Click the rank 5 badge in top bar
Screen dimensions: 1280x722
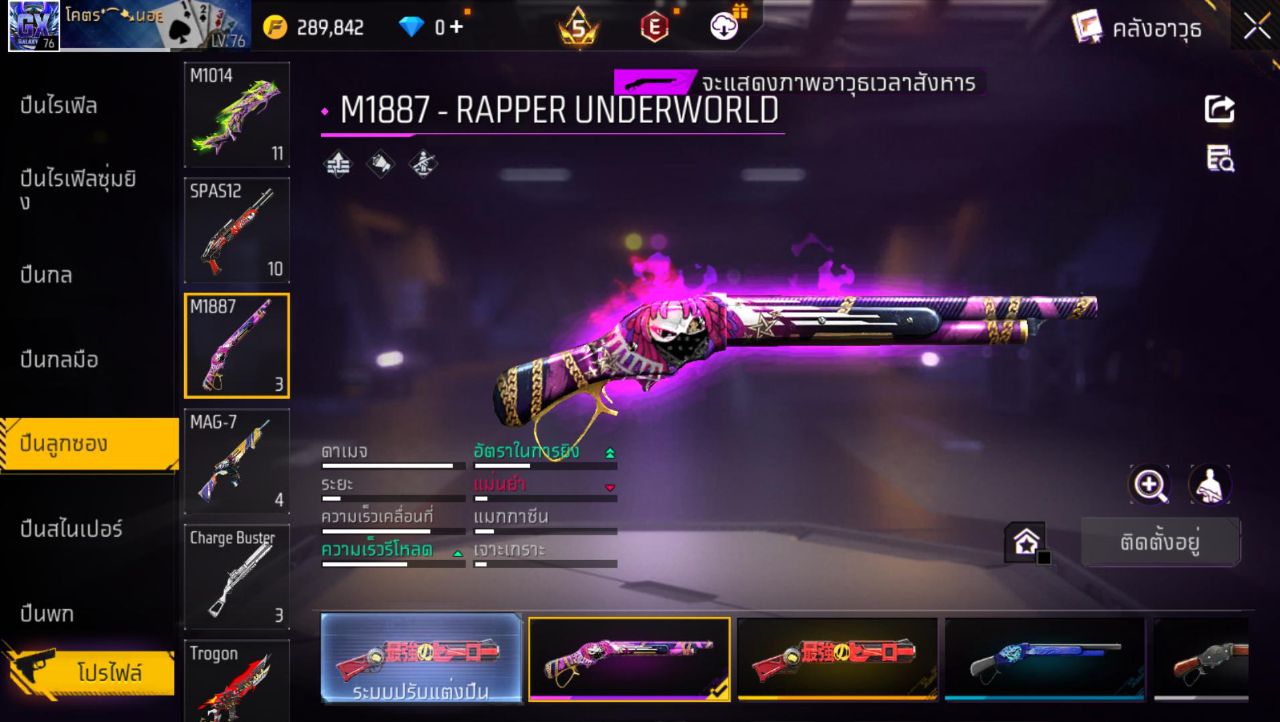click(x=578, y=24)
